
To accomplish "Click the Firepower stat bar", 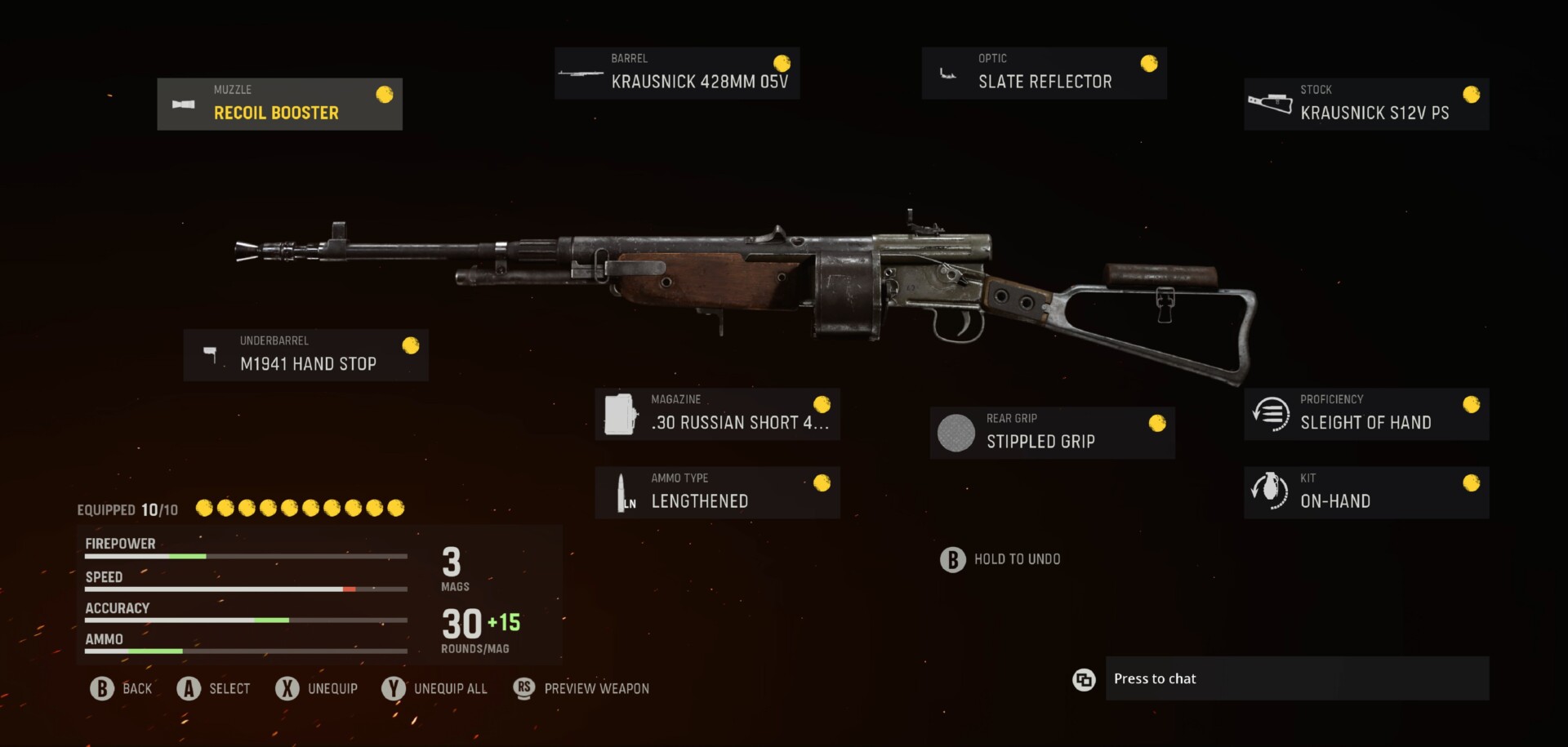I will click(x=244, y=556).
